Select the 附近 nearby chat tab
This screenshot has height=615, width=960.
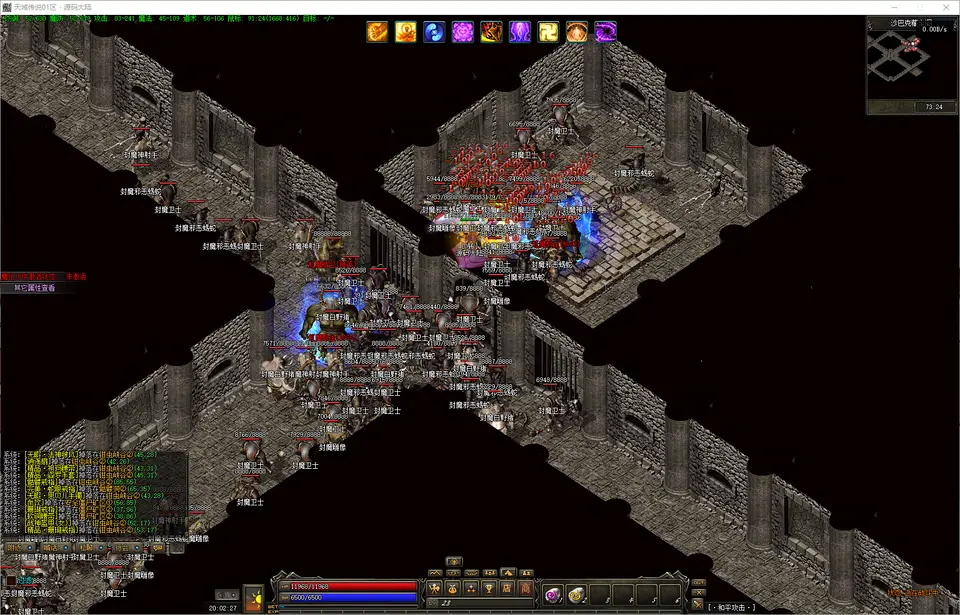(14, 548)
